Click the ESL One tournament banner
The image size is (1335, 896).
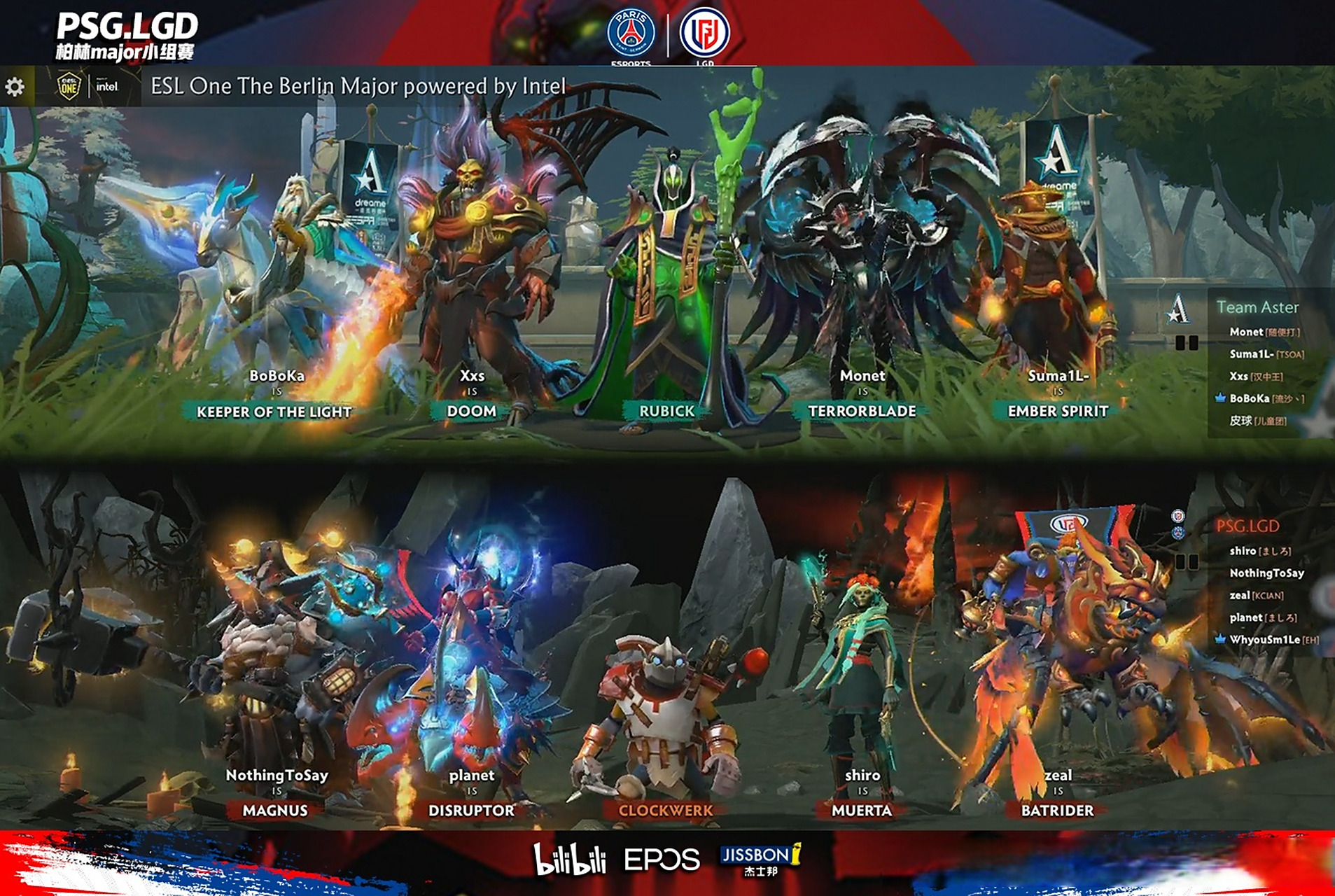tap(357, 86)
